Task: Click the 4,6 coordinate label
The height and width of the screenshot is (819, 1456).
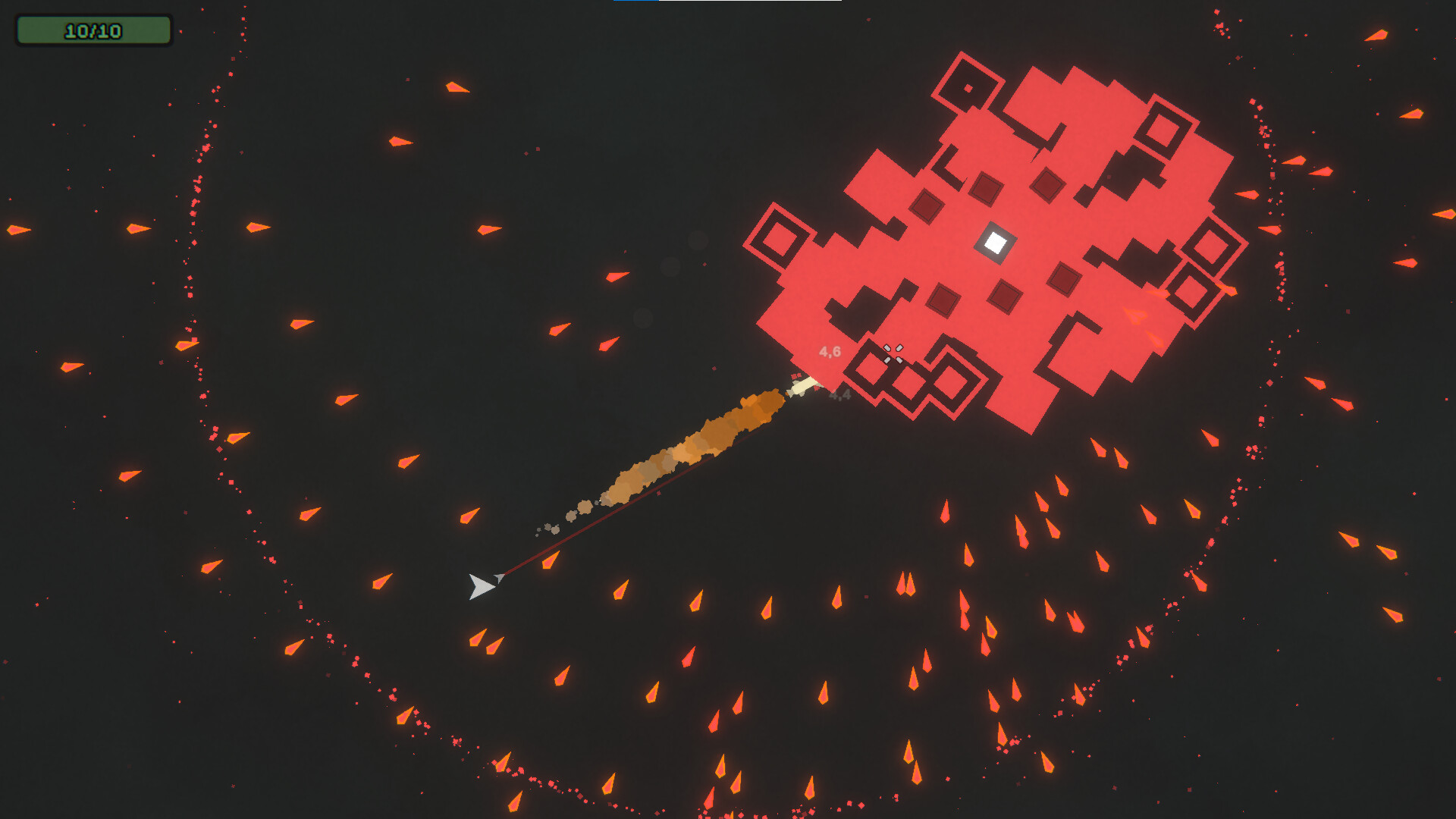Action: pyautogui.click(x=831, y=351)
